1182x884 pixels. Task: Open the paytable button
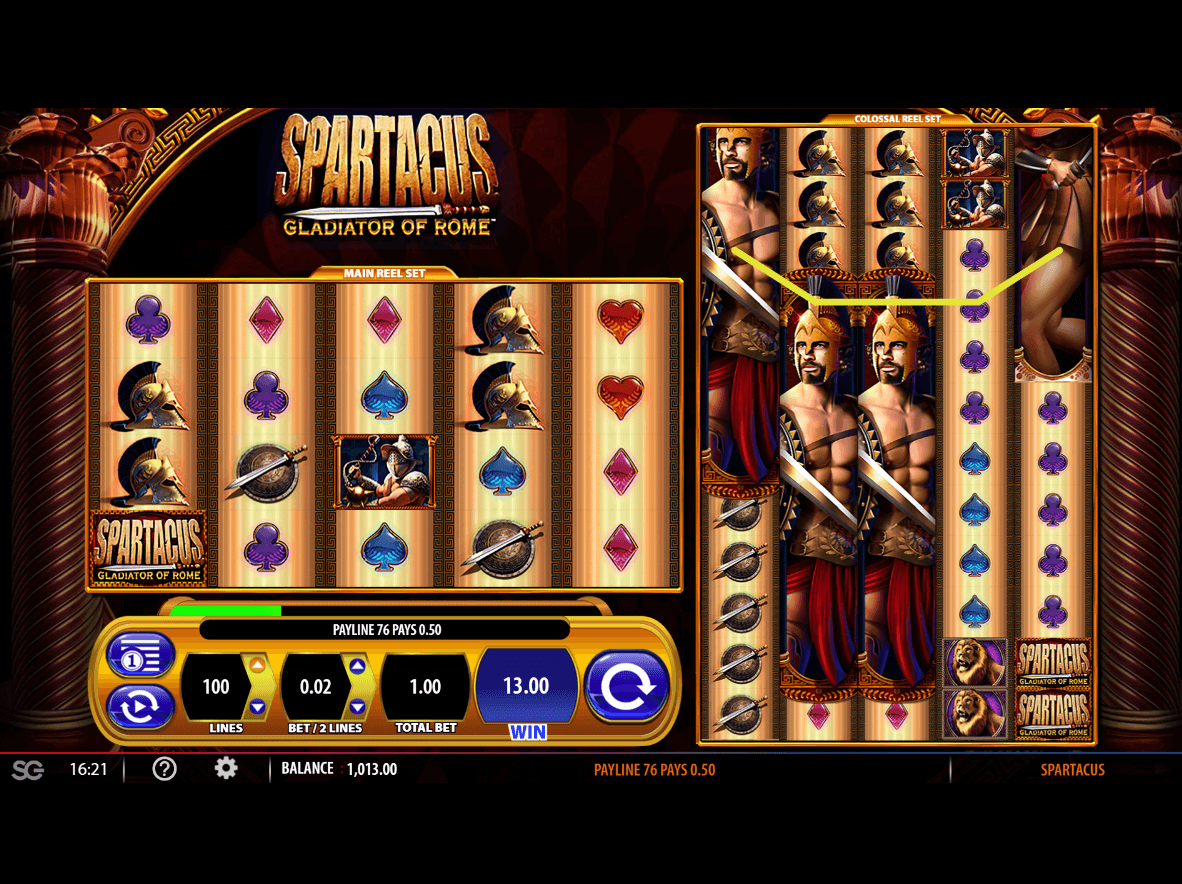click(140, 656)
